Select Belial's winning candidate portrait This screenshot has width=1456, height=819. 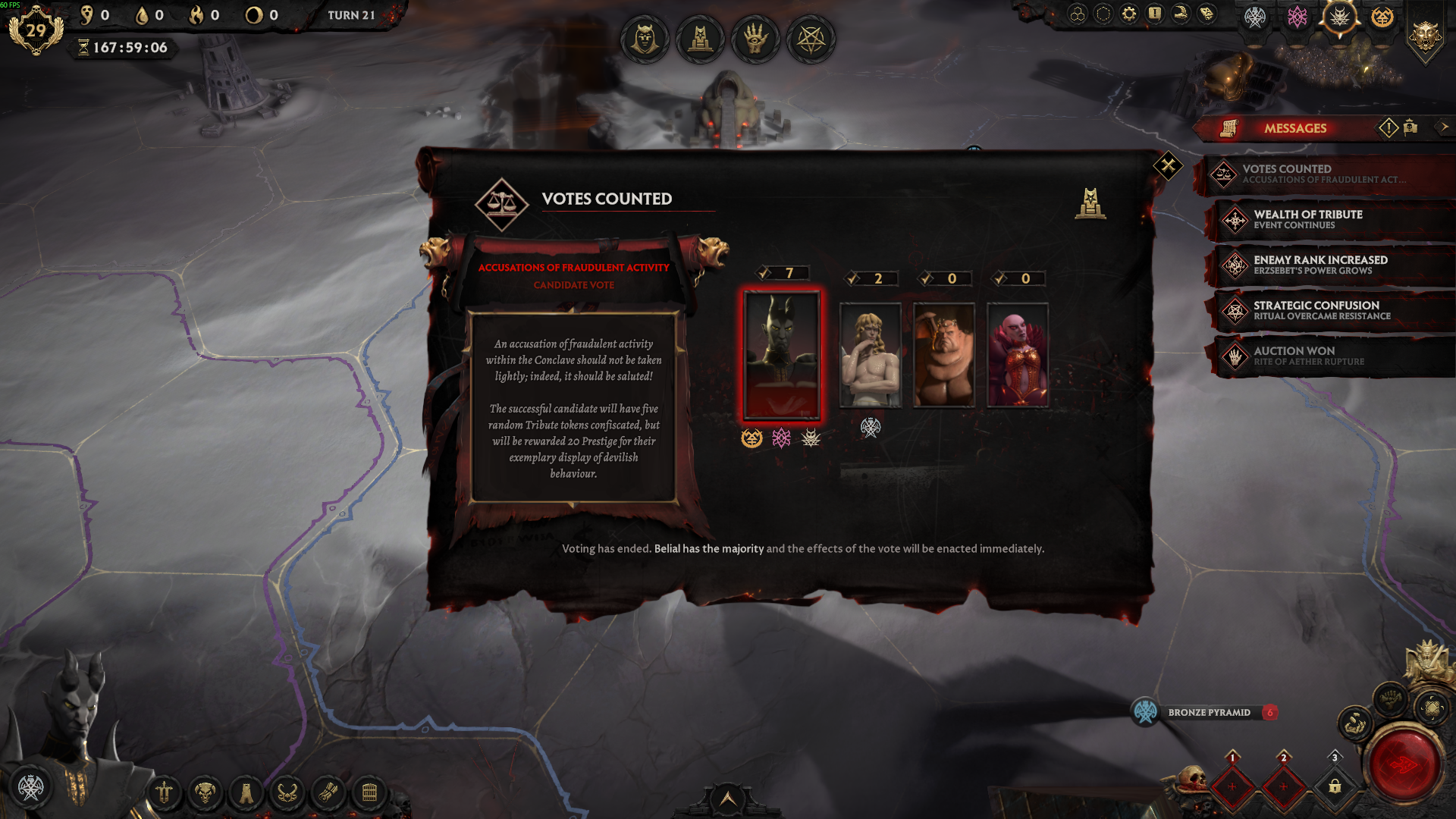(782, 355)
